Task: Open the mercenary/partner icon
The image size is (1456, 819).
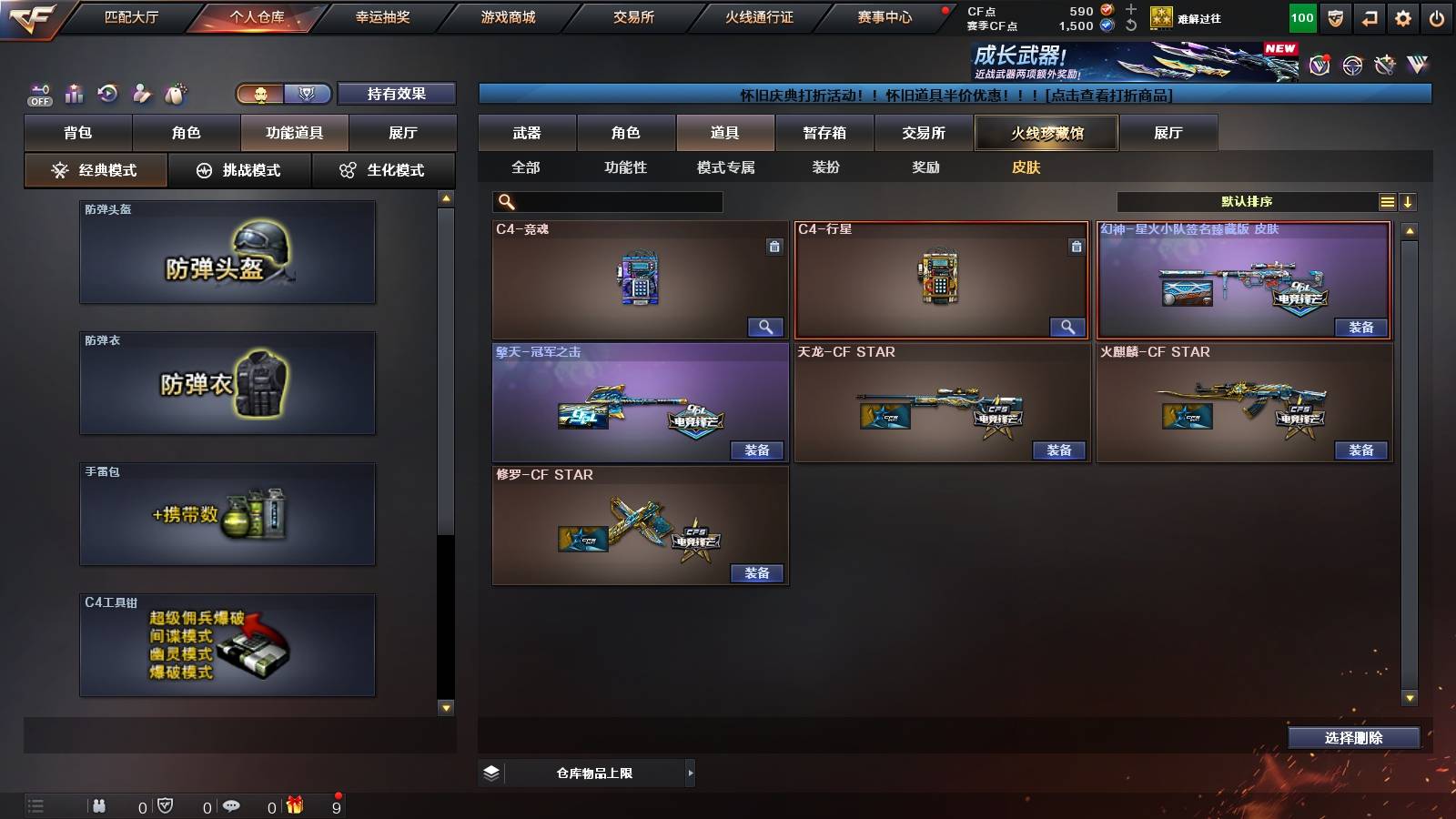Action: point(140,93)
